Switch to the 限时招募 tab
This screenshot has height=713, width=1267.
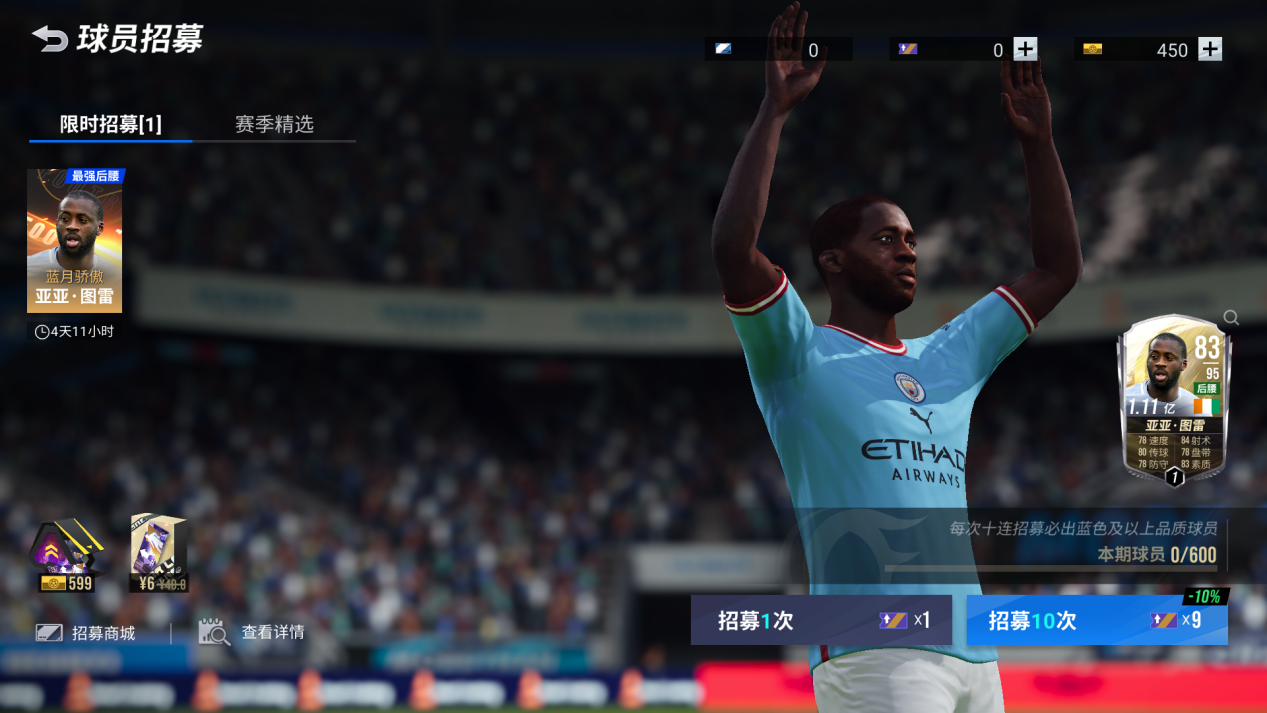coord(110,124)
